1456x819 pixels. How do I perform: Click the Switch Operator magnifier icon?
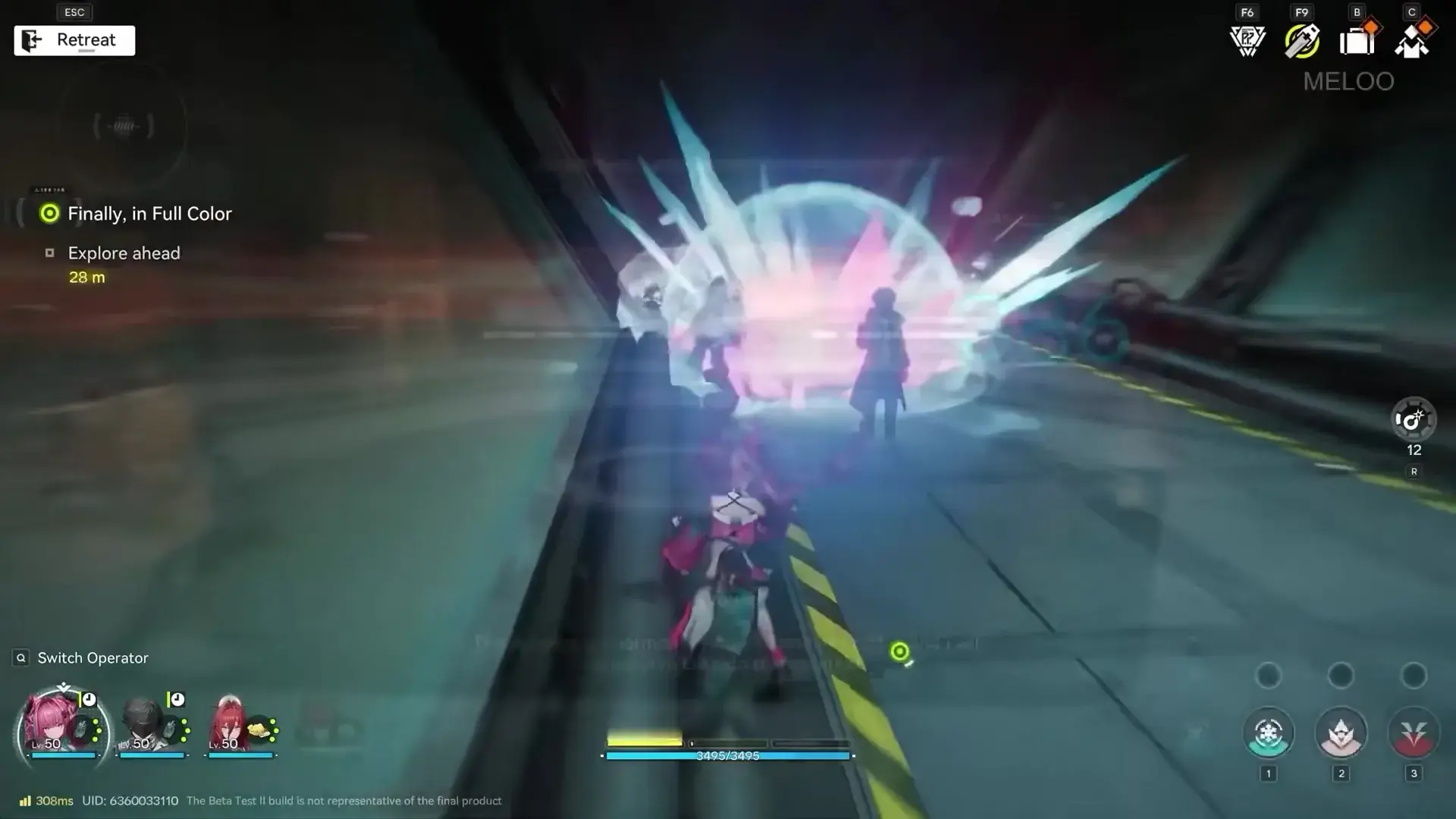tap(20, 657)
